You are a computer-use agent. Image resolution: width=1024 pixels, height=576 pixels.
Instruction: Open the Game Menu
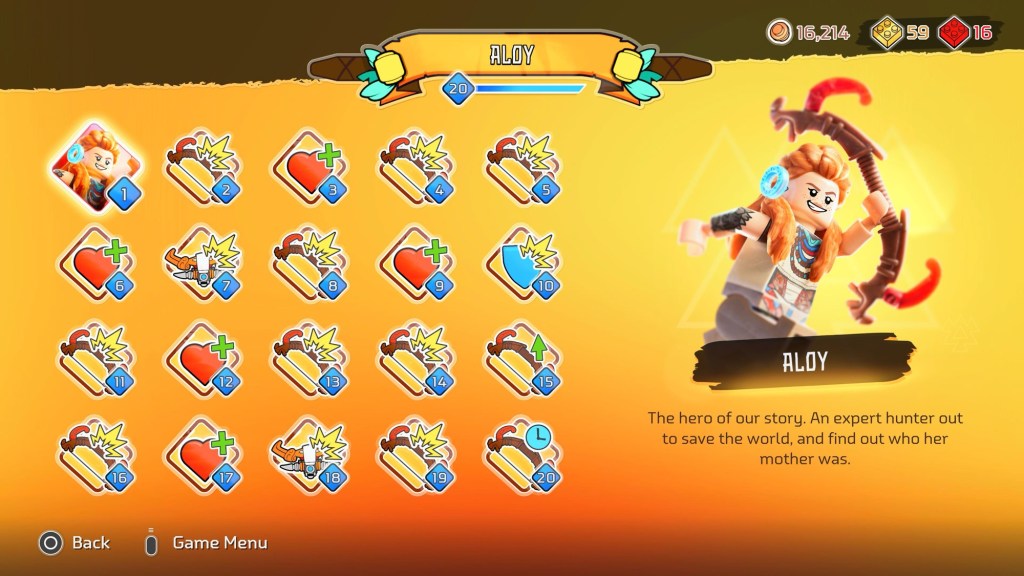[x=208, y=543]
